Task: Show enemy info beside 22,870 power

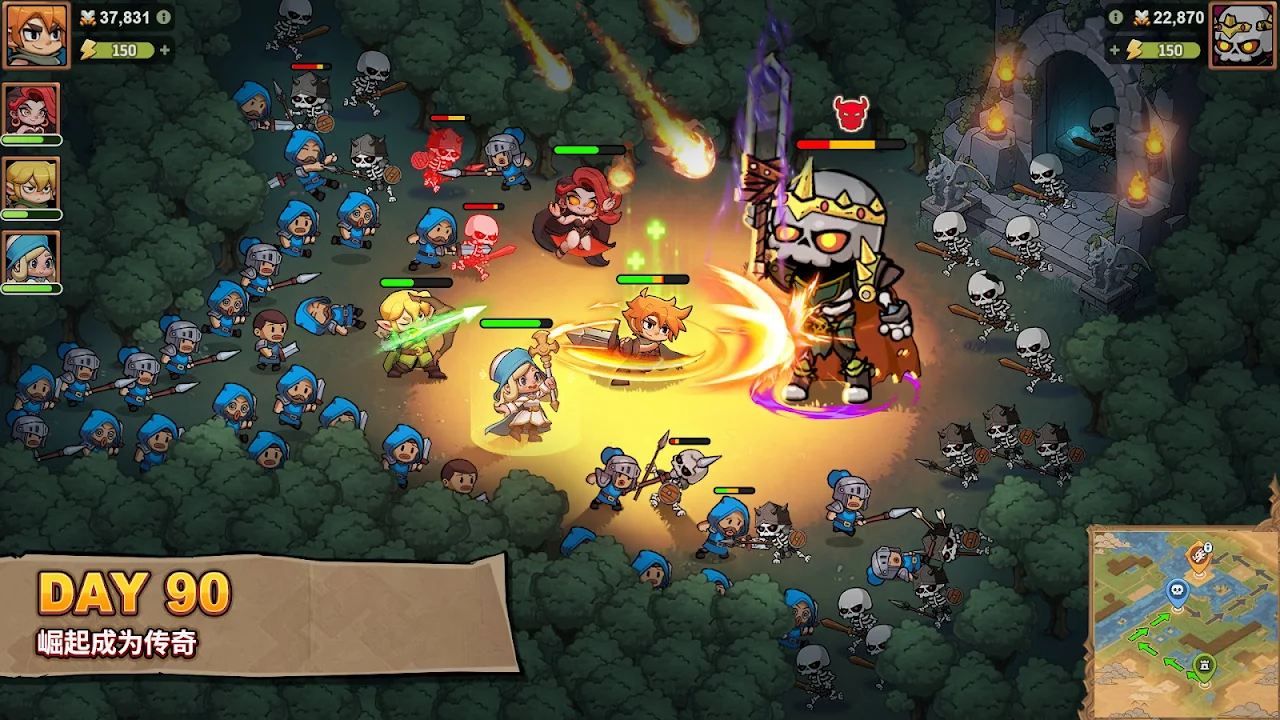Action: (1116, 18)
